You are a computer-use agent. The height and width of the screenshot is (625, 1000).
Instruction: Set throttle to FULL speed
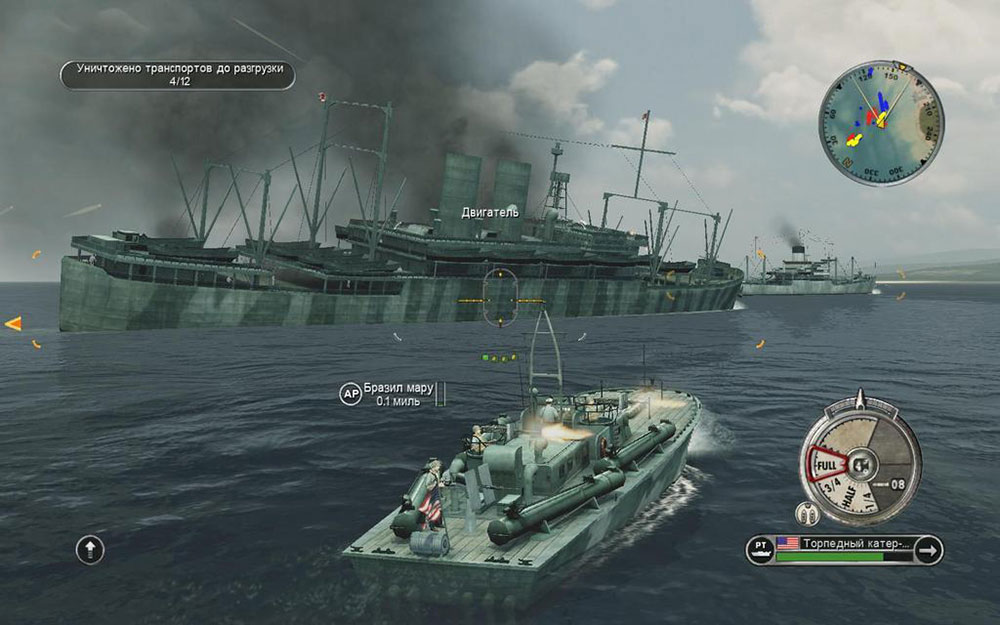click(826, 465)
